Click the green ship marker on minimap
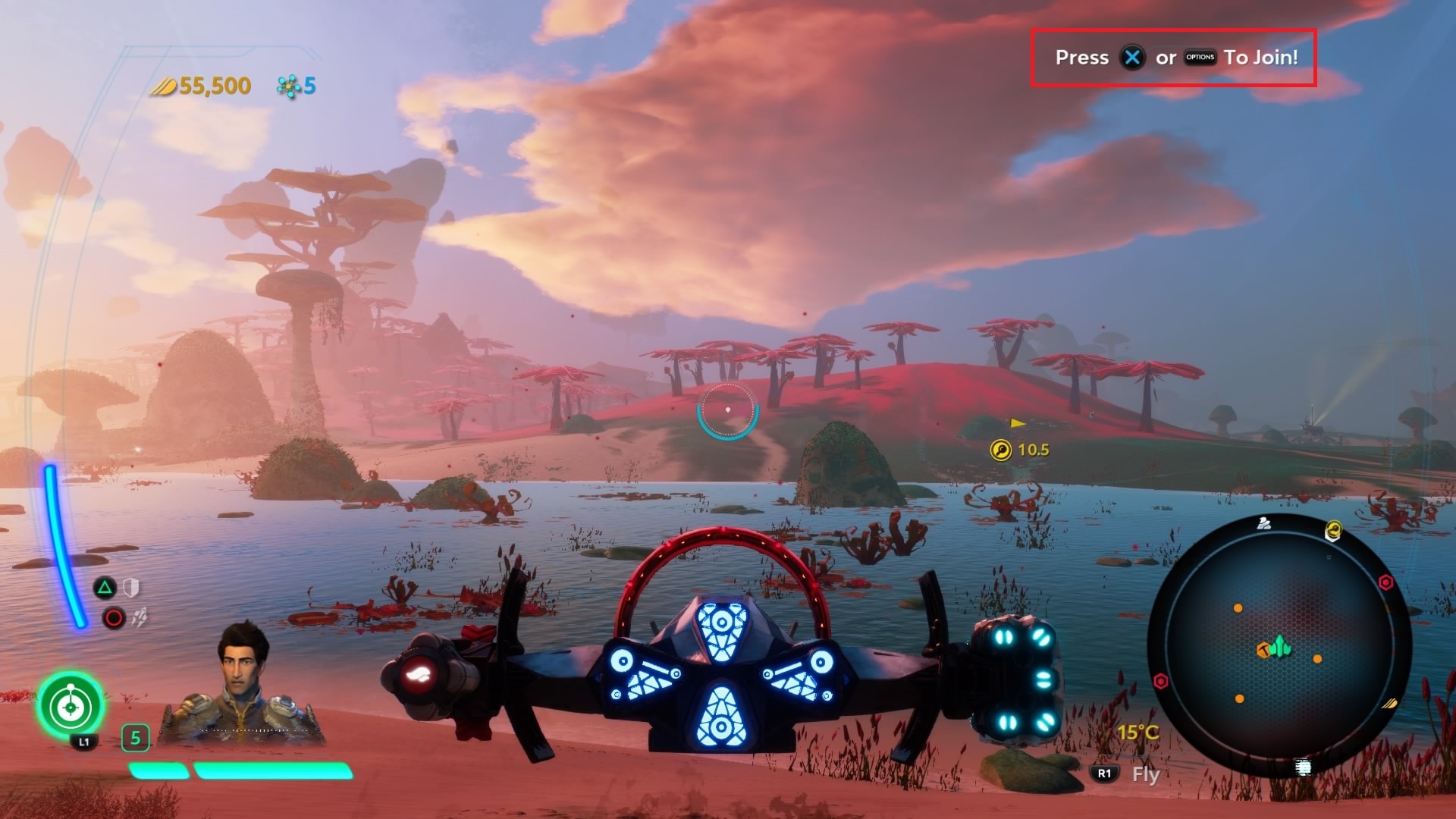 coord(1281,646)
